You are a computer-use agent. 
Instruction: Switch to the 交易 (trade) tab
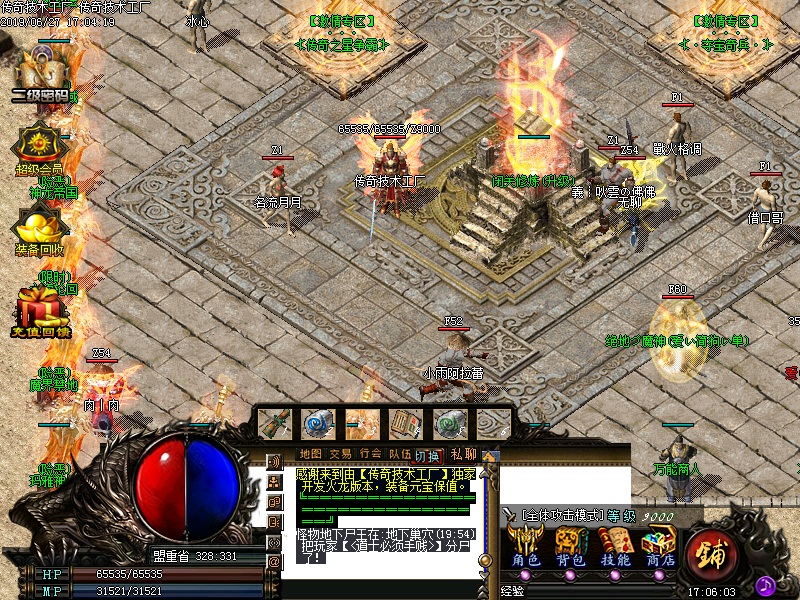click(x=340, y=454)
